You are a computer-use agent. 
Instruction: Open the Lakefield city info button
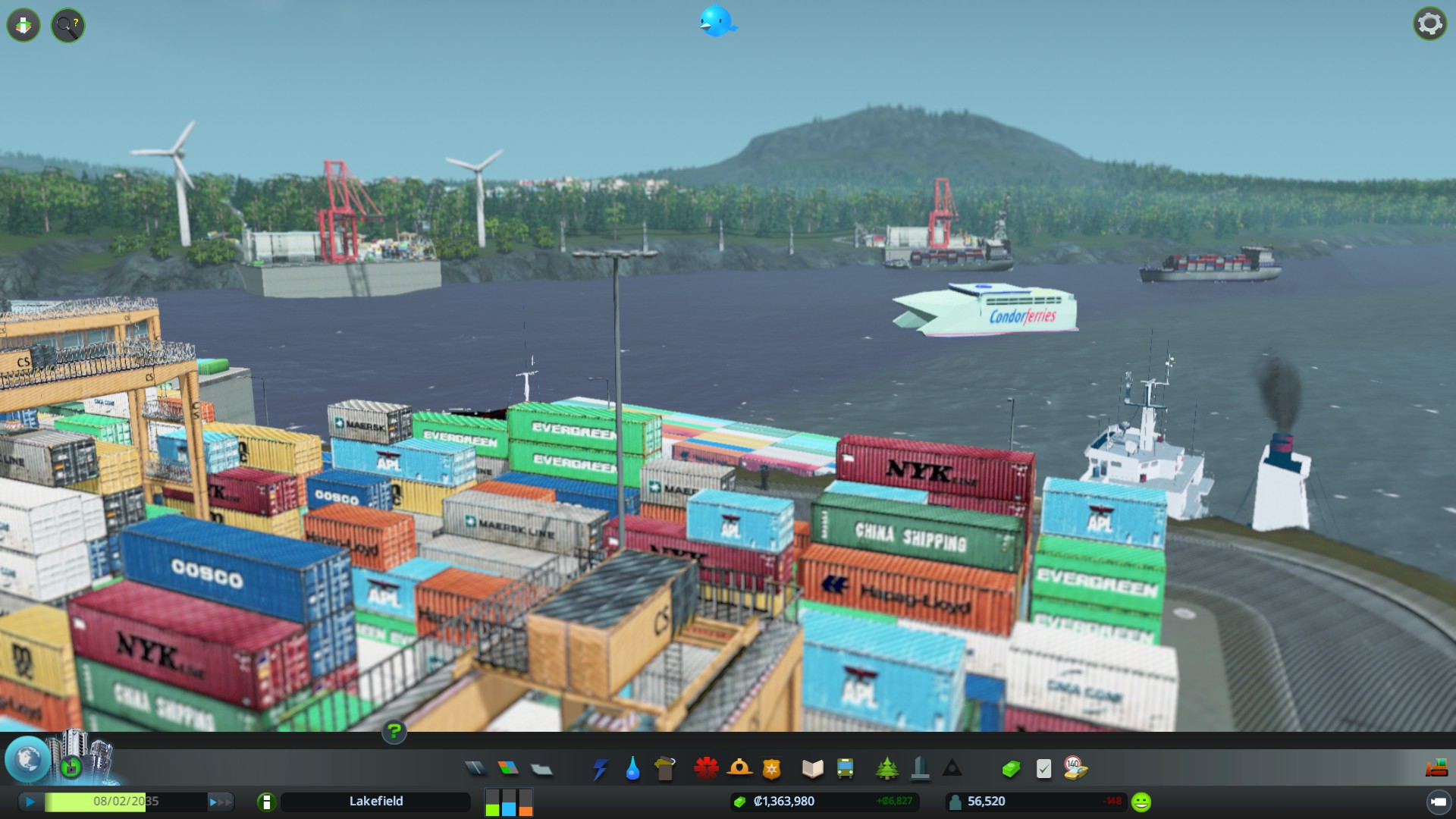coord(266,802)
